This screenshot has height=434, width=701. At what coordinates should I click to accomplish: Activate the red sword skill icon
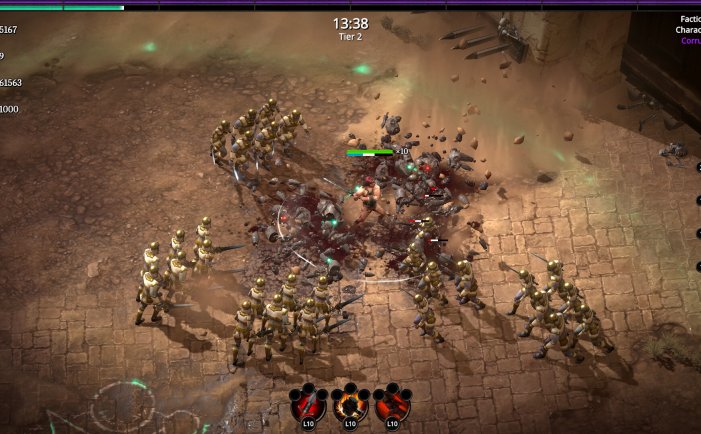309,405
